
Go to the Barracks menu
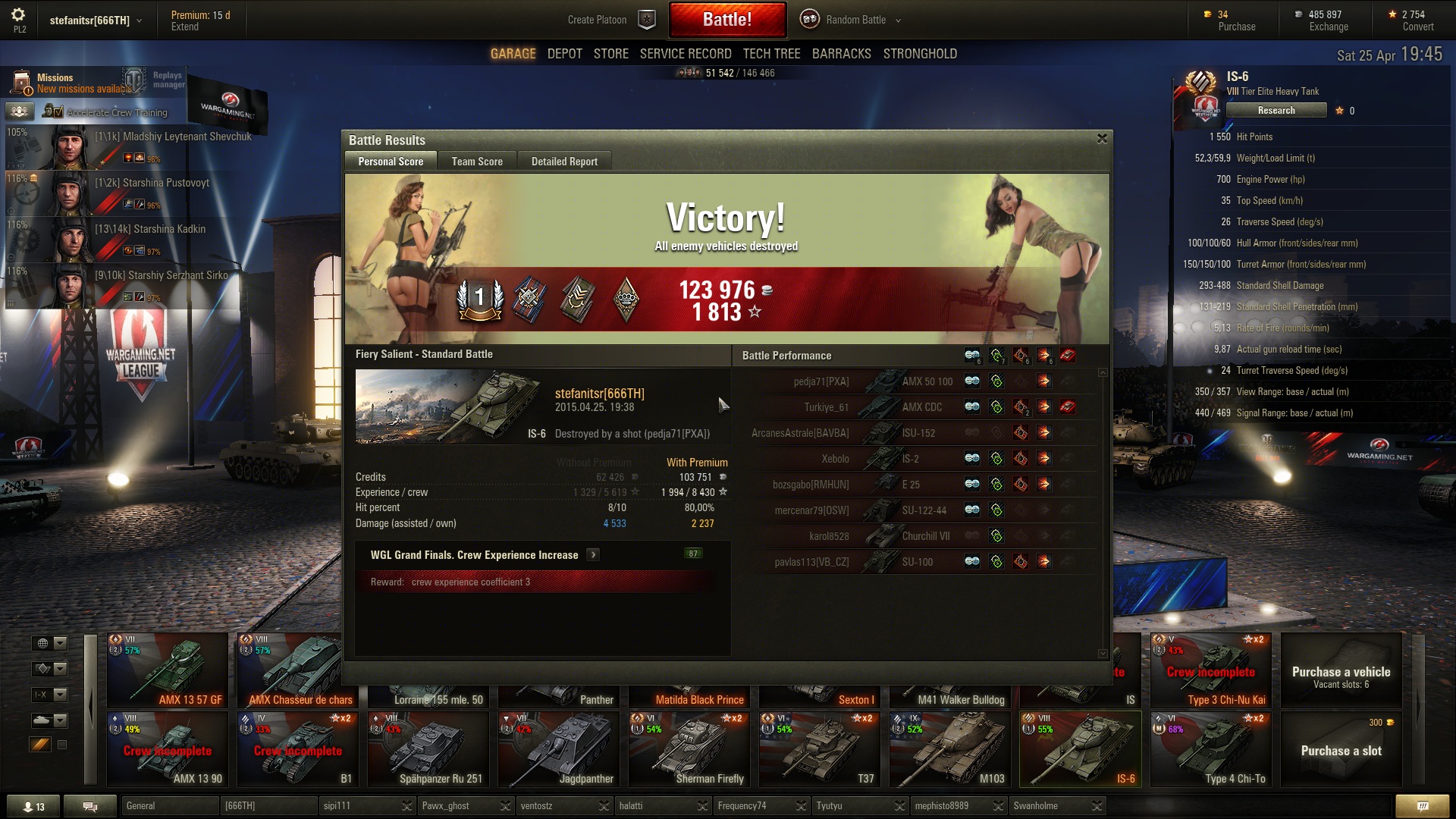tap(841, 54)
